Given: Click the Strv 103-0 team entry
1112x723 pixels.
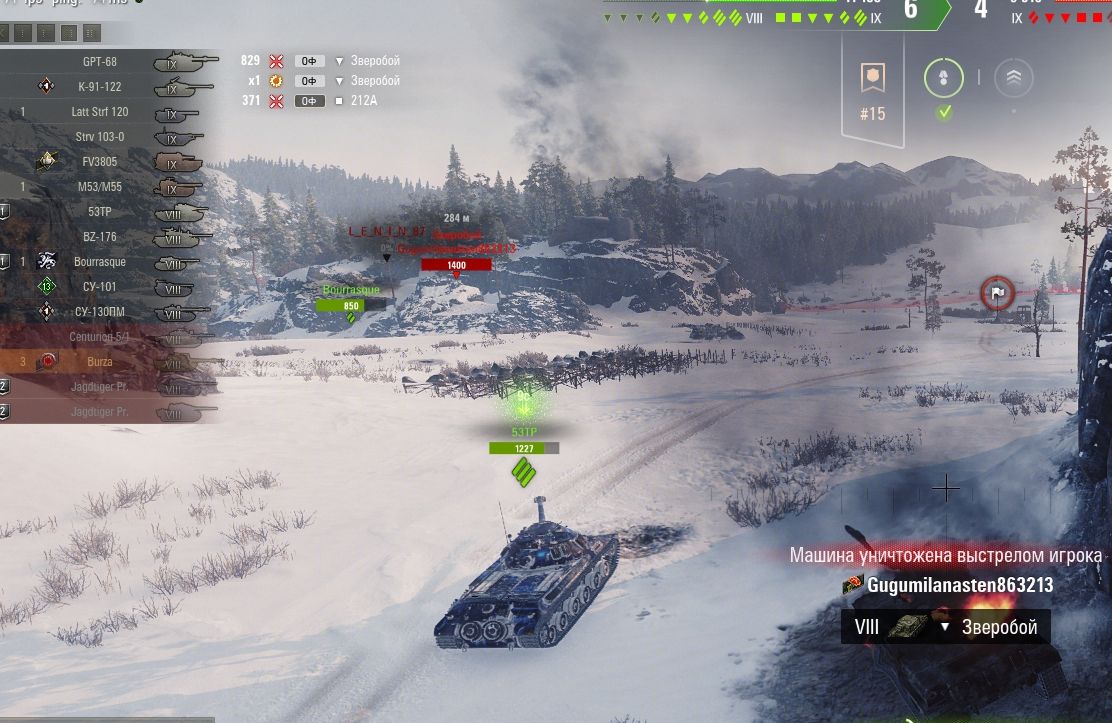Looking at the screenshot, I should point(100,137).
